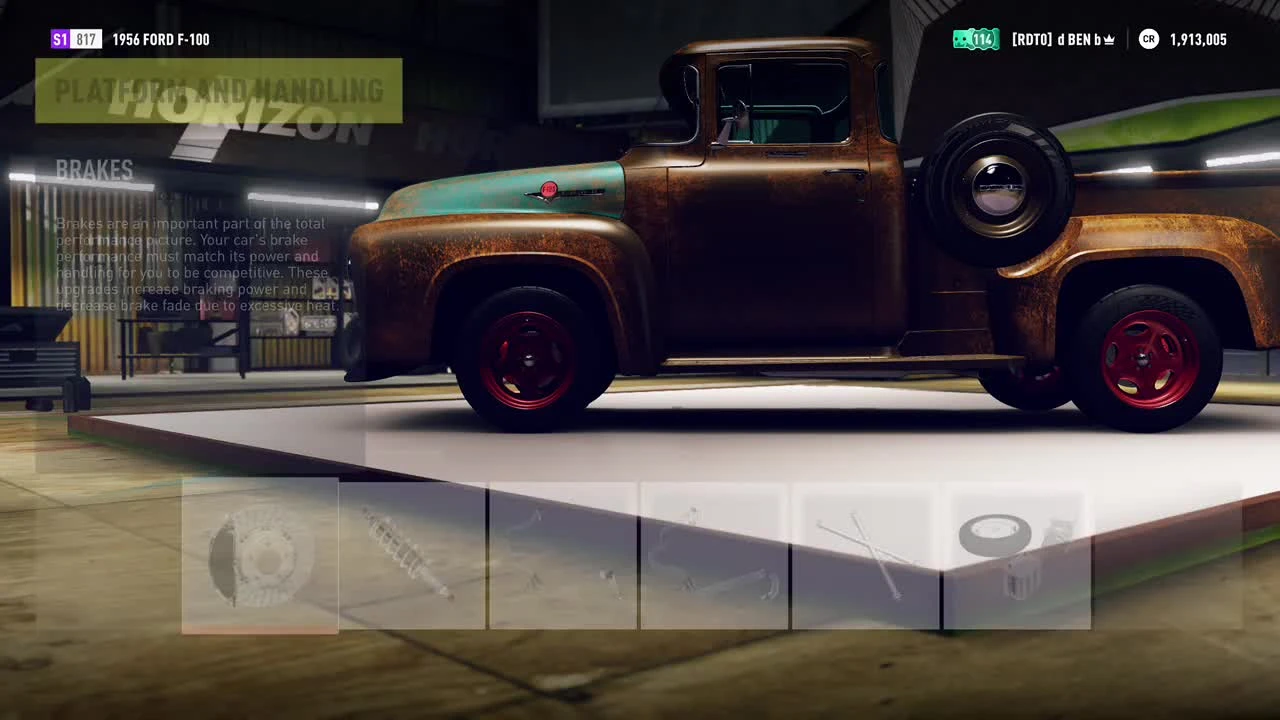This screenshot has height=720, width=1280.
Task: Open gamertag [RDTO] d BEN b
Action: [1060, 39]
